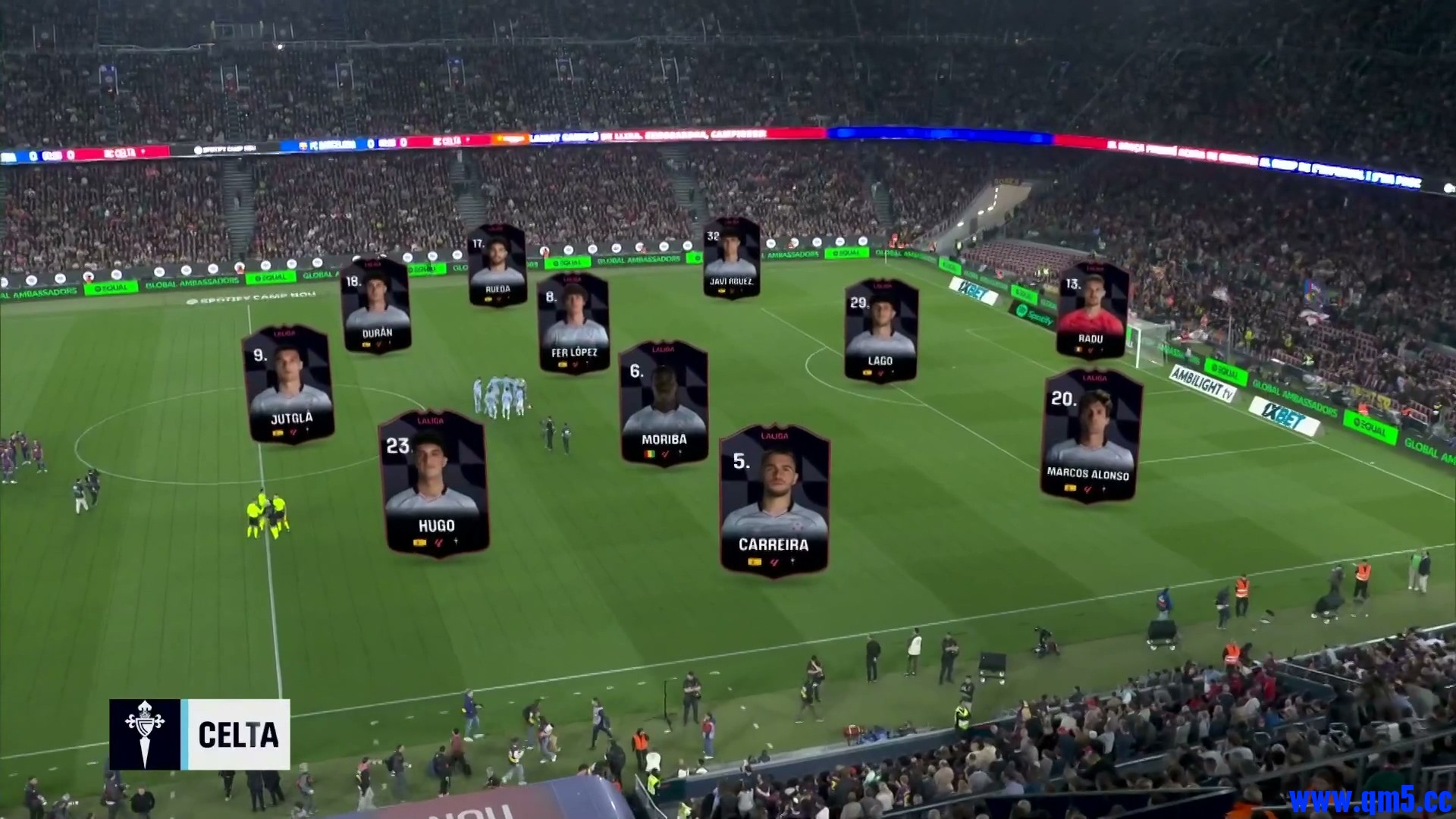Select the Fer López player card
1456x819 pixels.
click(574, 323)
